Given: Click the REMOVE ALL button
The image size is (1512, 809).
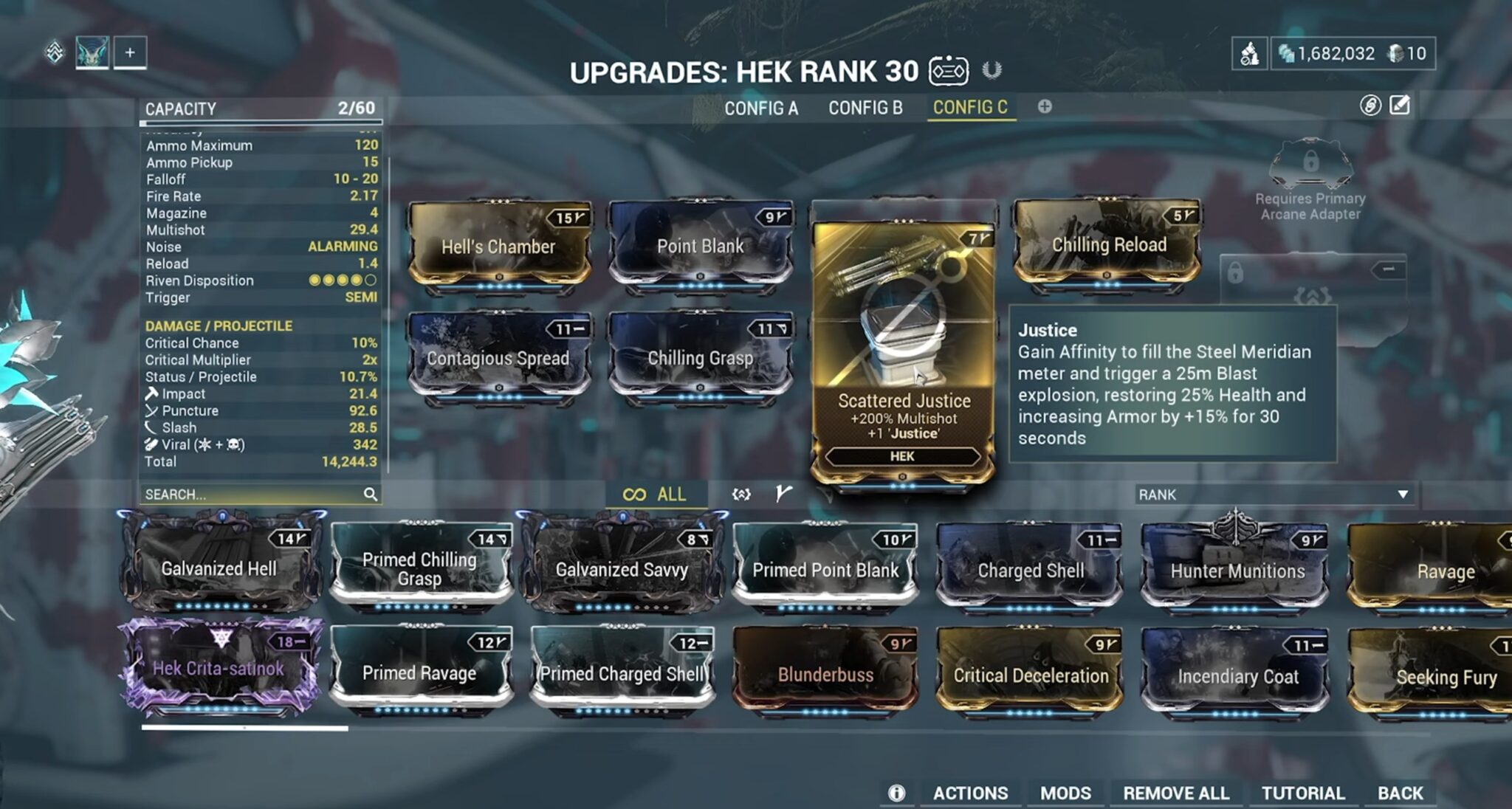Looking at the screenshot, I should [x=1177, y=793].
